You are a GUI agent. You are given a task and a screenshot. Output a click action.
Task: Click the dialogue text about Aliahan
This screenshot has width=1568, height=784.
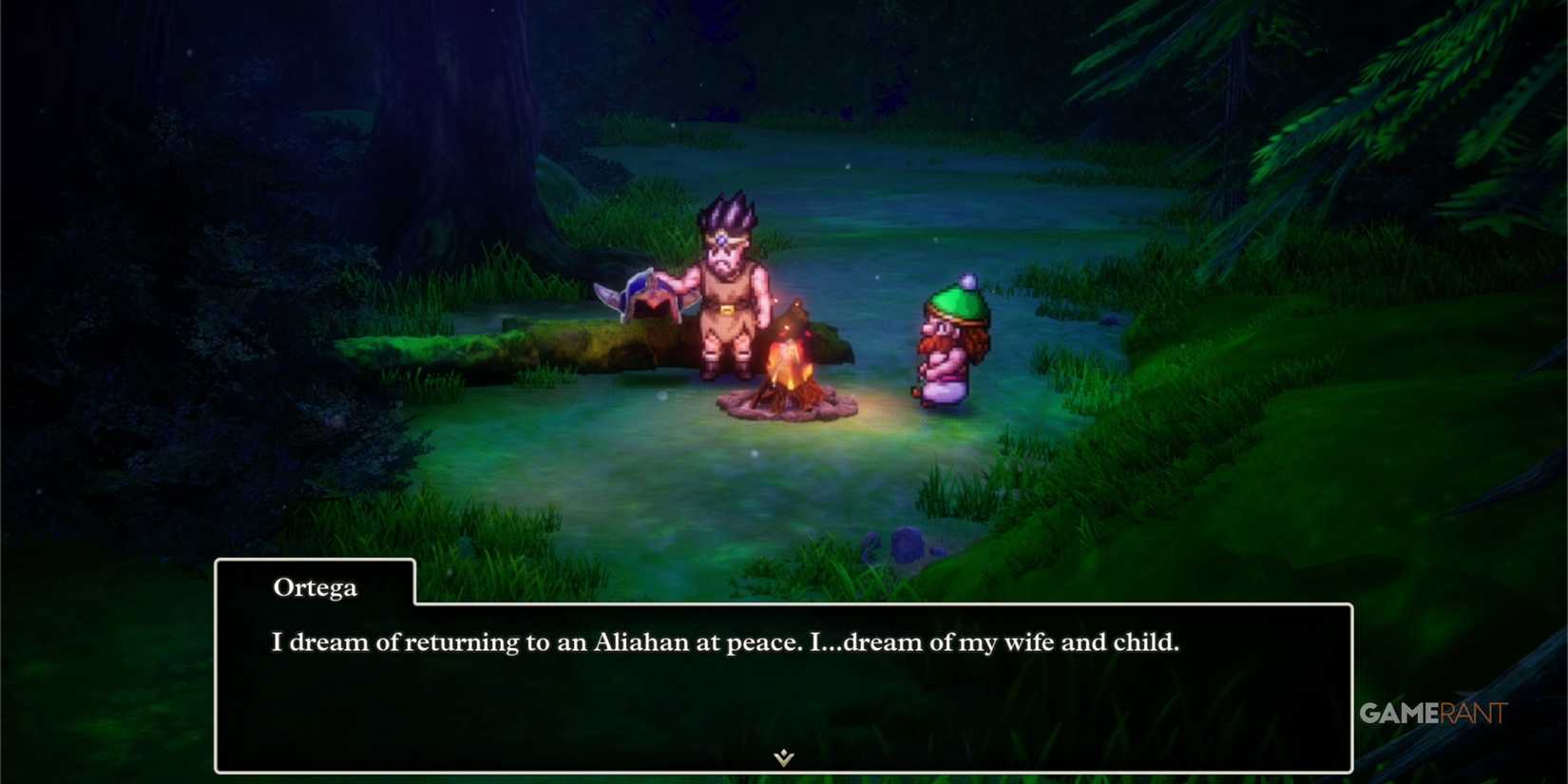725,642
